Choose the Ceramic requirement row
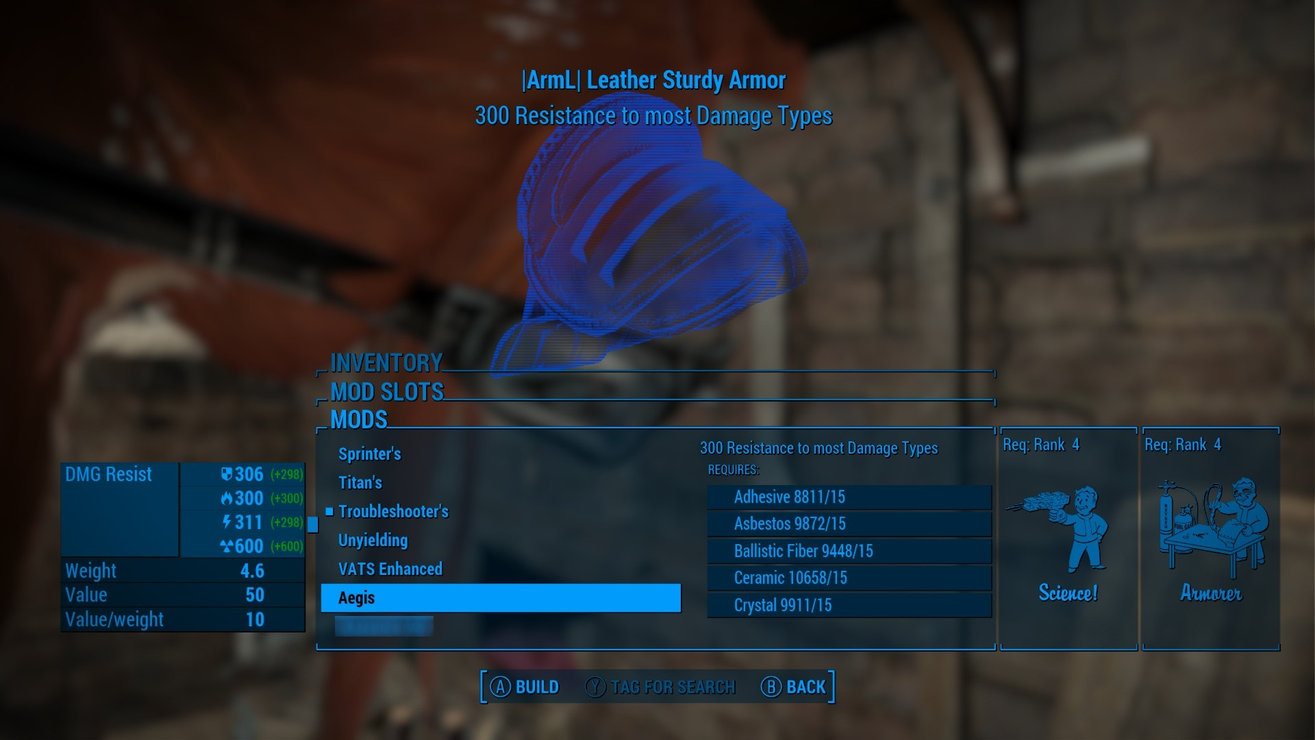 (849, 578)
